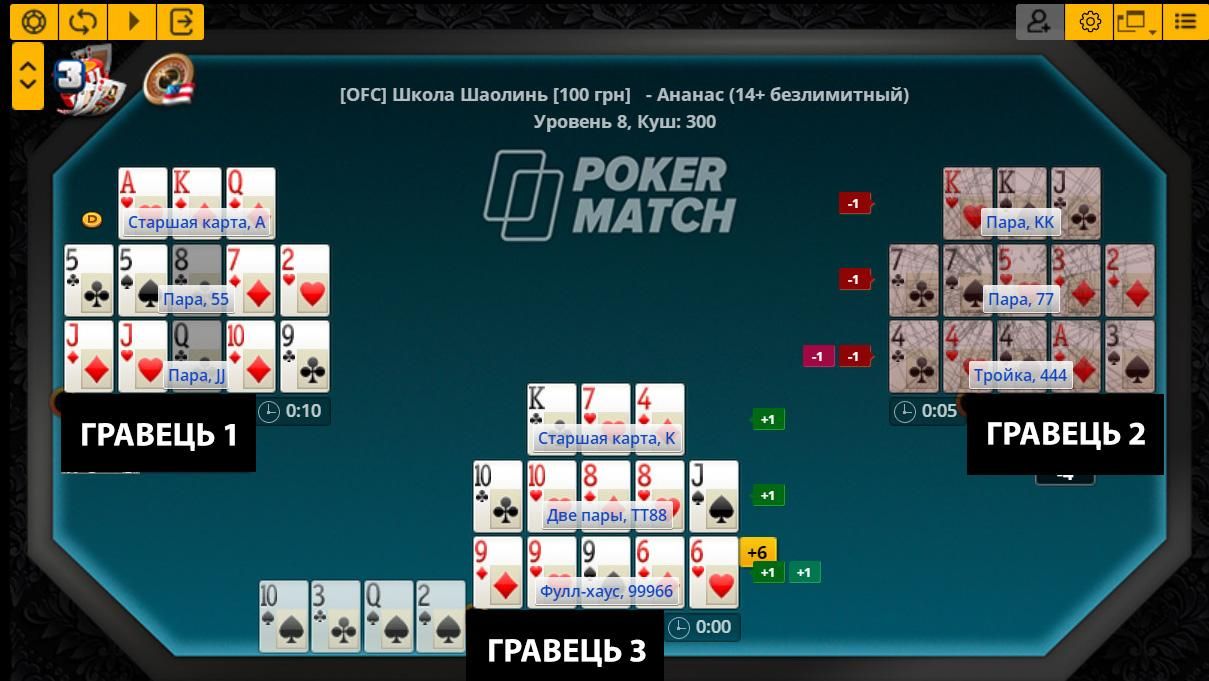Open the 3-card poker game icon
The width and height of the screenshot is (1209, 681).
[90, 79]
